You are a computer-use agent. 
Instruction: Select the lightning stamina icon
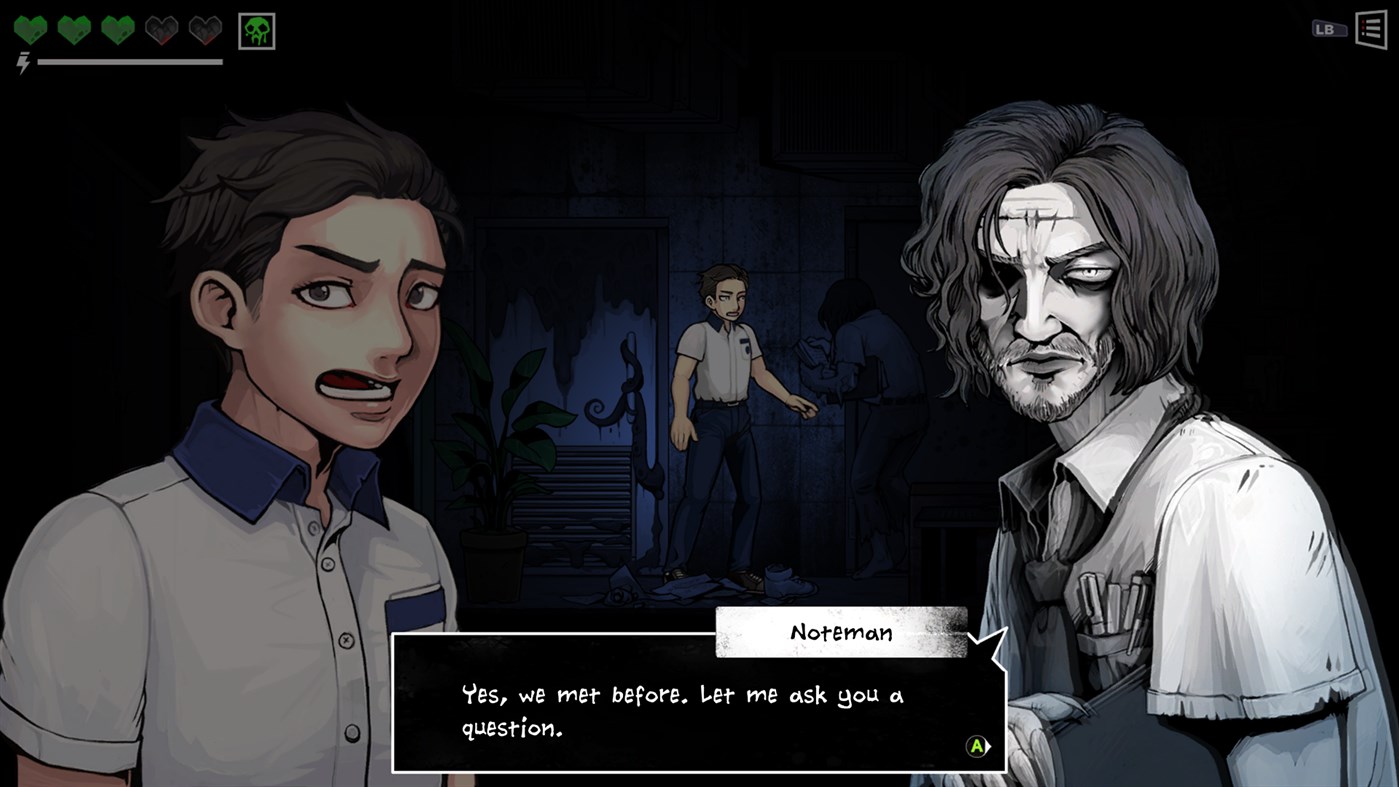point(22,62)
